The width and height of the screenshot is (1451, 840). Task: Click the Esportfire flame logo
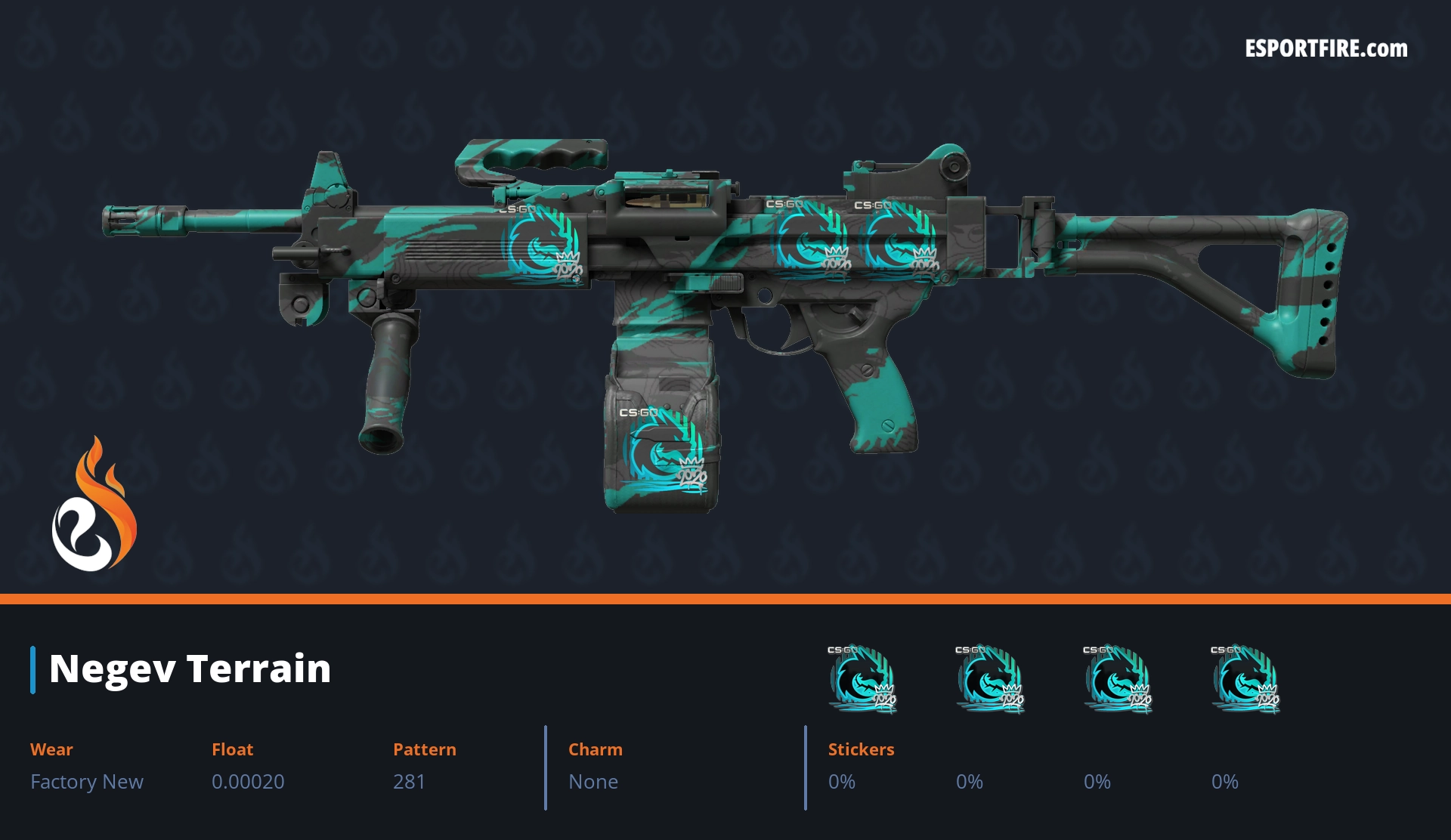pos(94,506)
